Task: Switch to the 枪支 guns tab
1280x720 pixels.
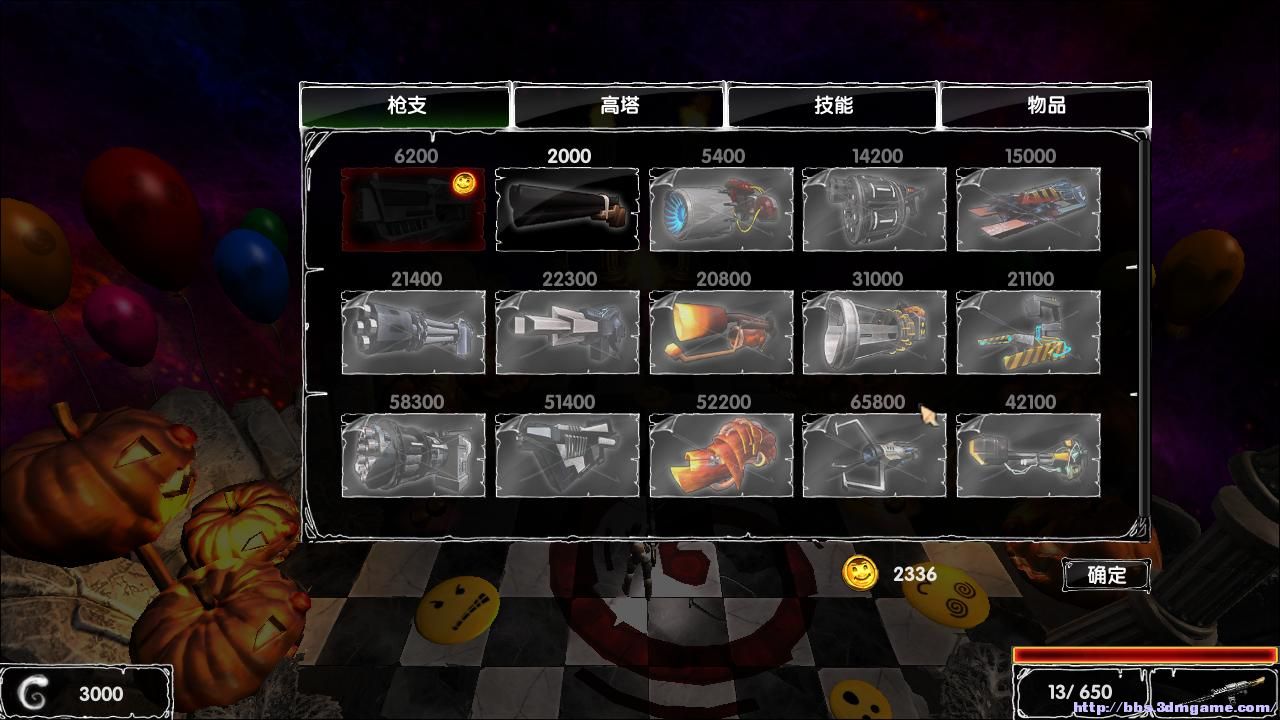Action: pyautogui.click(x=406, y=105)
